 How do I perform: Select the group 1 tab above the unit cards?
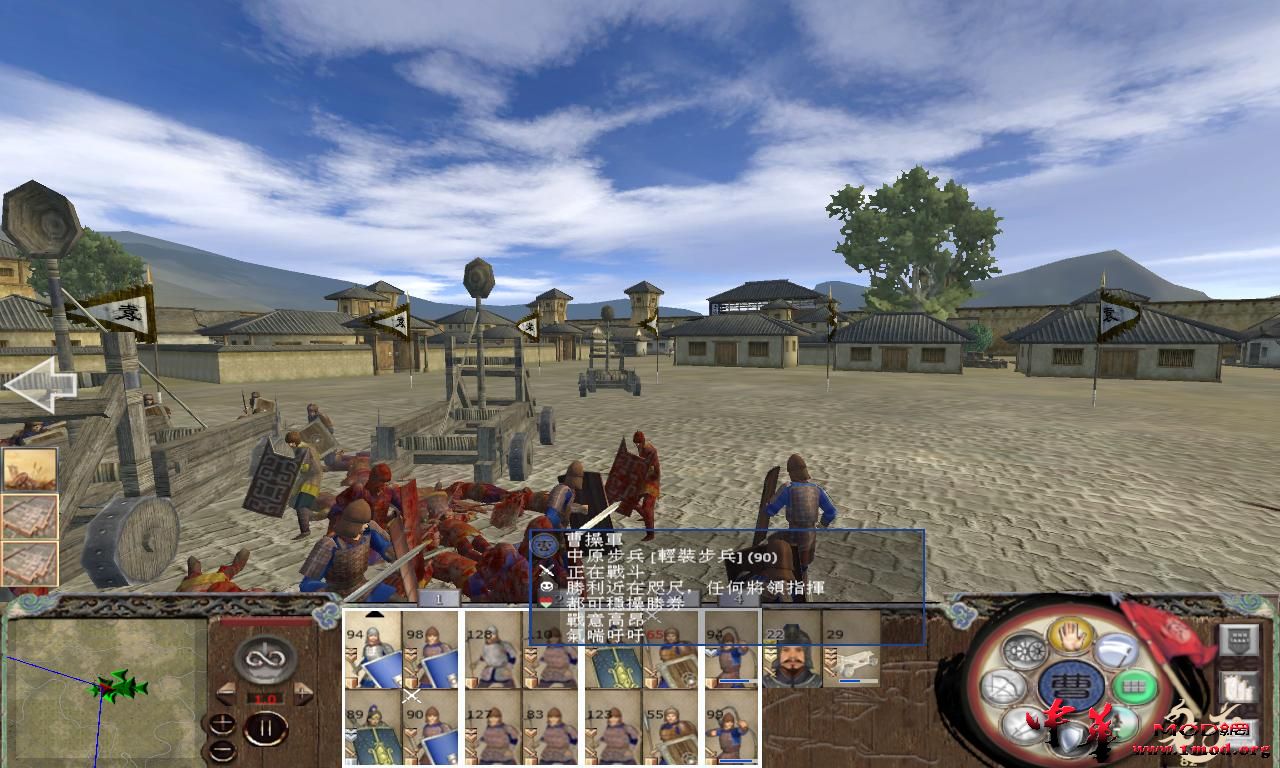click(x=439, y=598)
